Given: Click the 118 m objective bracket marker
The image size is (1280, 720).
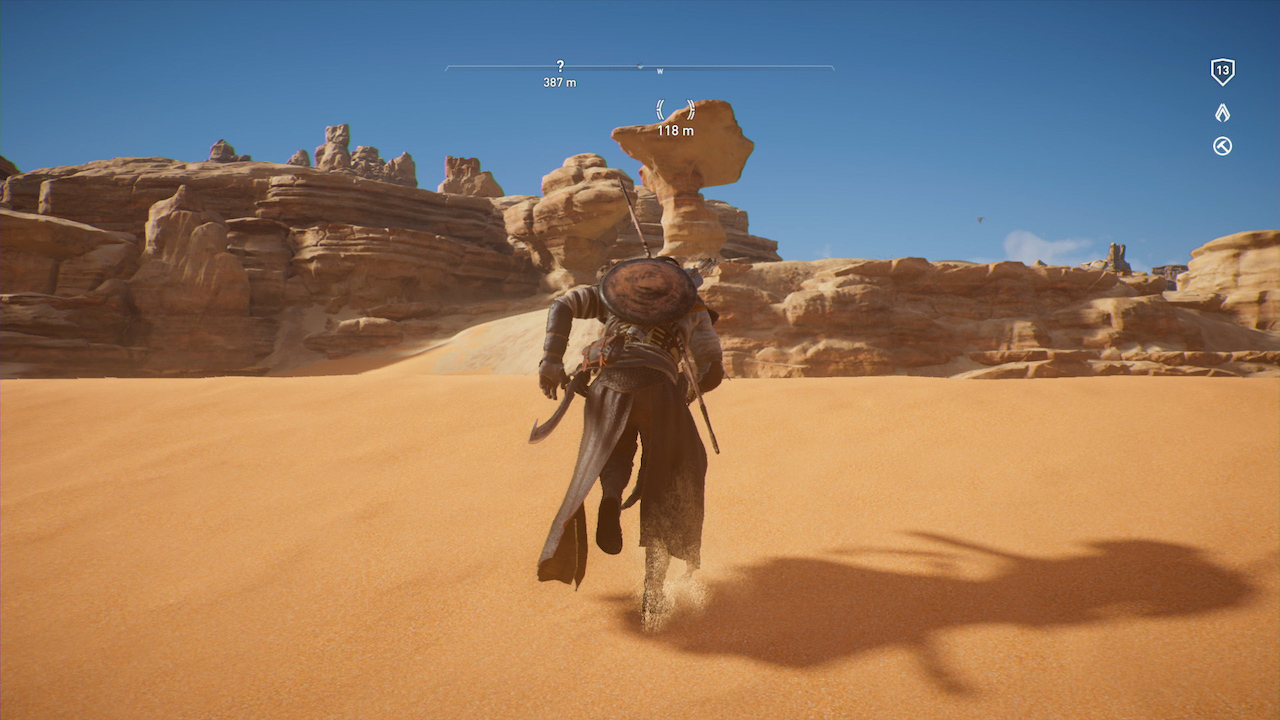Looking at the screenshot, I should 675,110.
